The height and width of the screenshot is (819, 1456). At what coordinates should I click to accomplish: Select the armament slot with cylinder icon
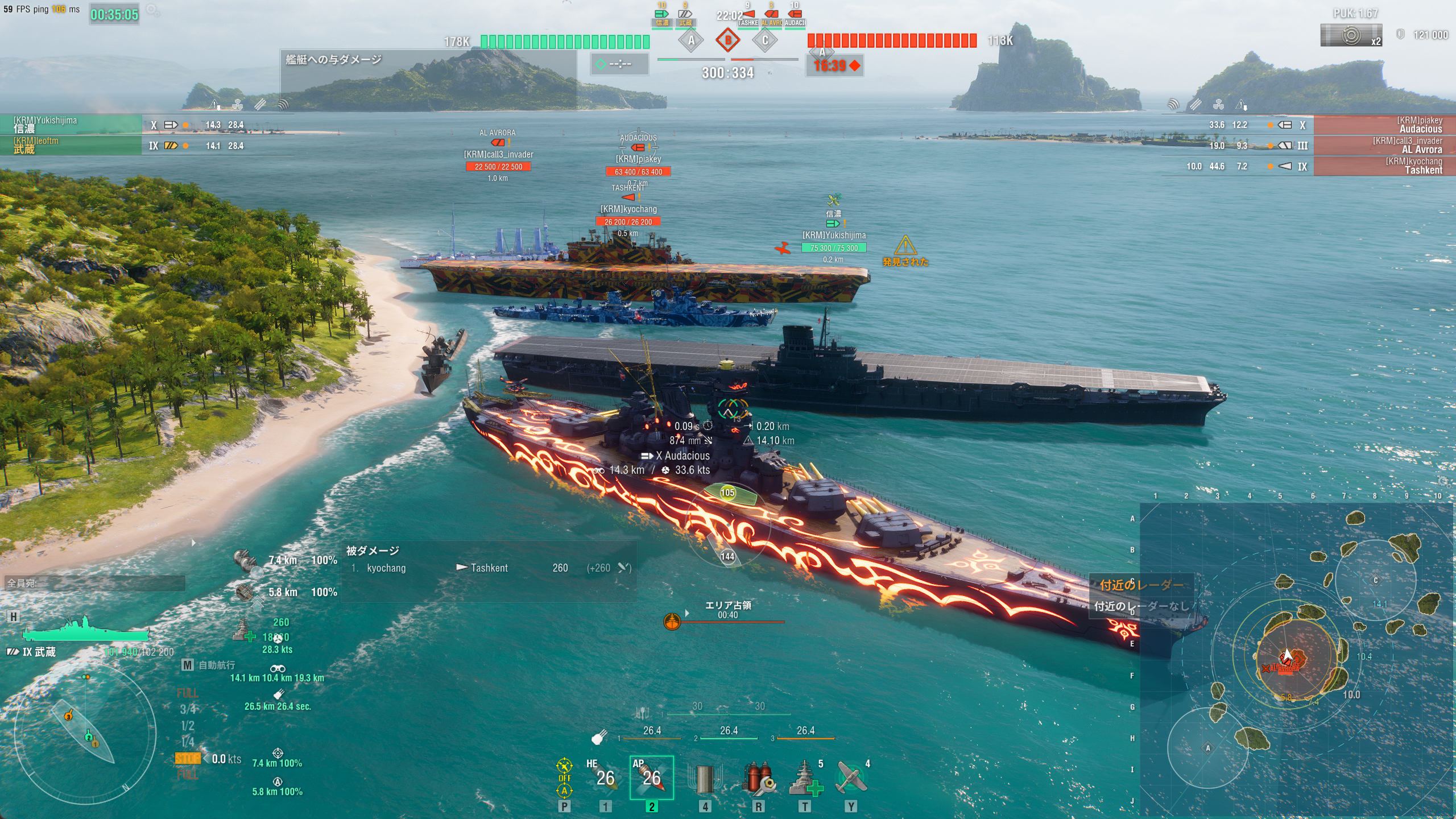pyautogui.click(x=704, y=778)
